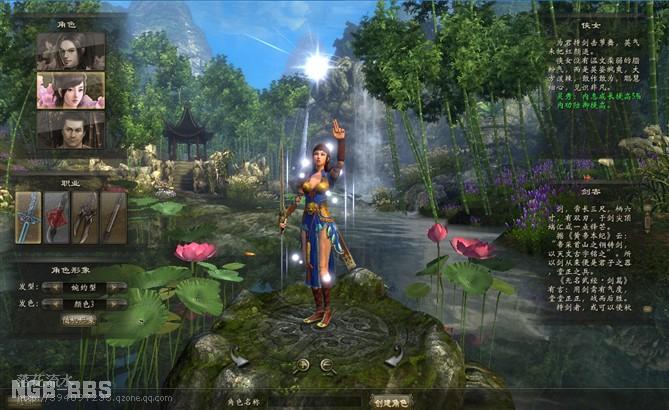This screenshot has width=669, height=410.
Task: Pick the fourth class icon with the long staff
Action: click(113, 217)
